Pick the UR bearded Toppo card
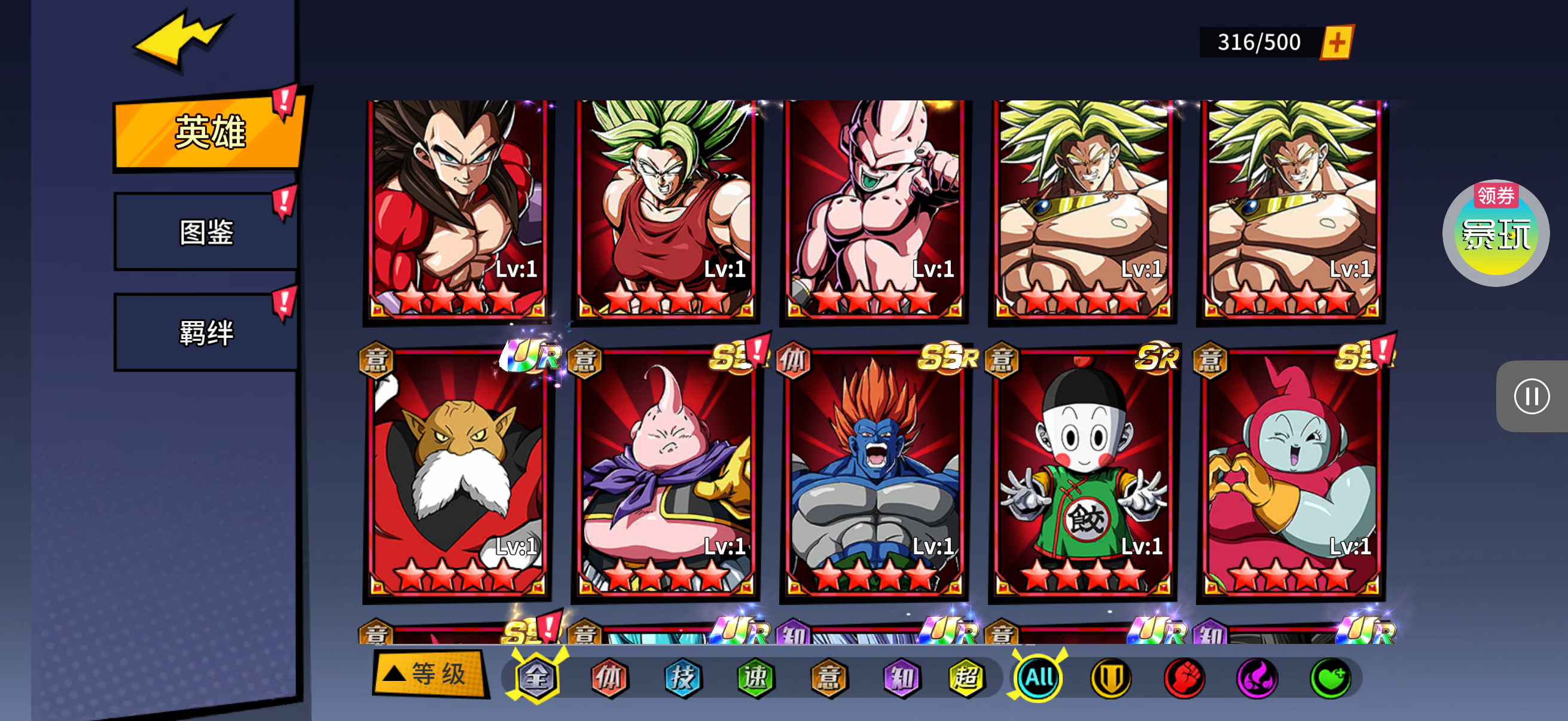The image size is (1568, 721). click(457, 475)
